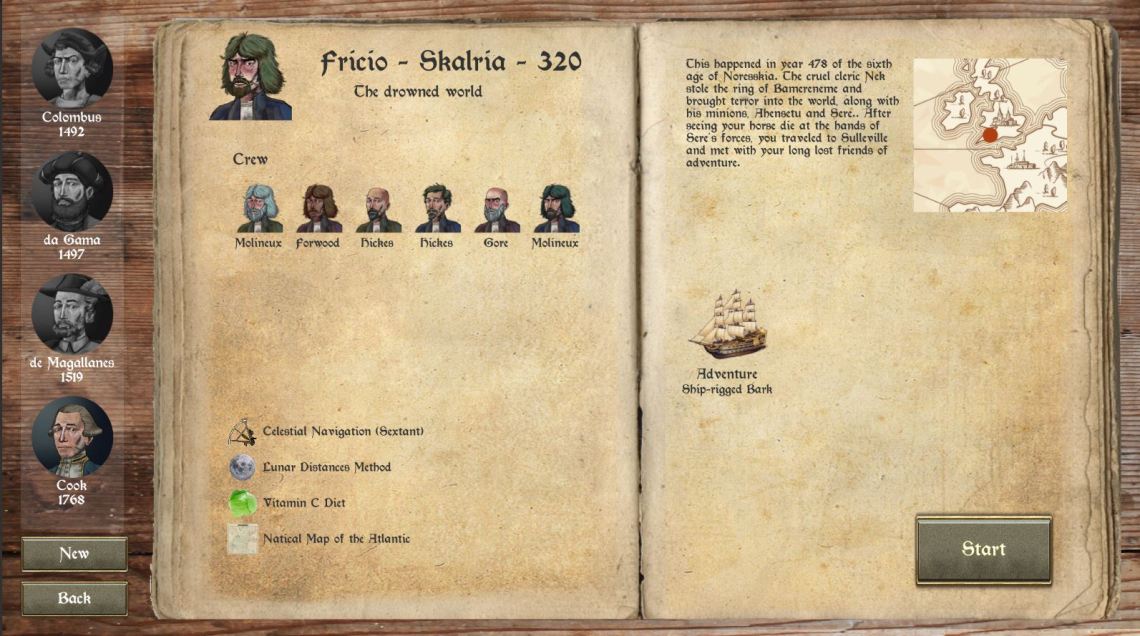This screenshot has height=636, width=1140.
Task: Open the Natical Map of the Atlantic item
Action: [242, 539]
